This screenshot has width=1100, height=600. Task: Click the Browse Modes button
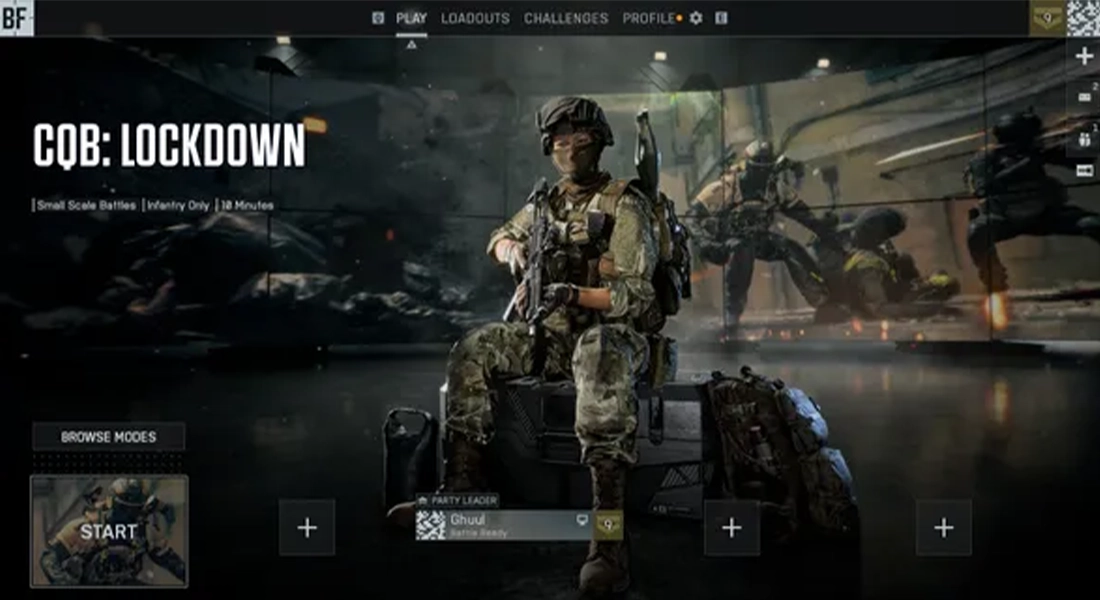pyautogui.click(x=108, y=437)
